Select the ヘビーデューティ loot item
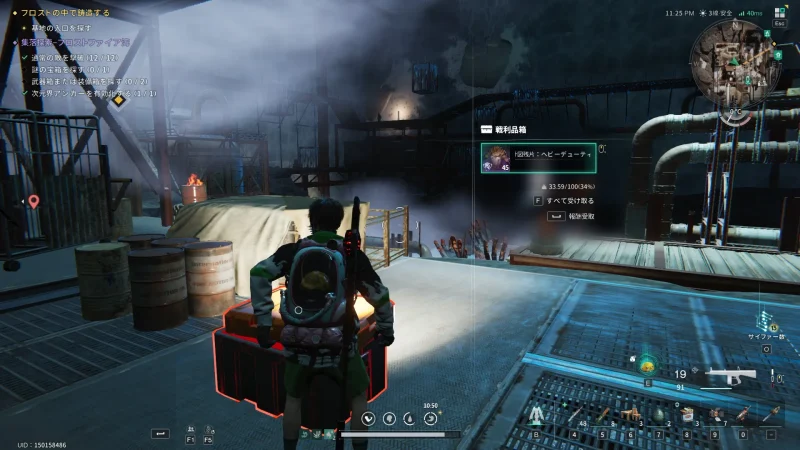The height and width of the screenshot is (450, 800). pos(538,158)
